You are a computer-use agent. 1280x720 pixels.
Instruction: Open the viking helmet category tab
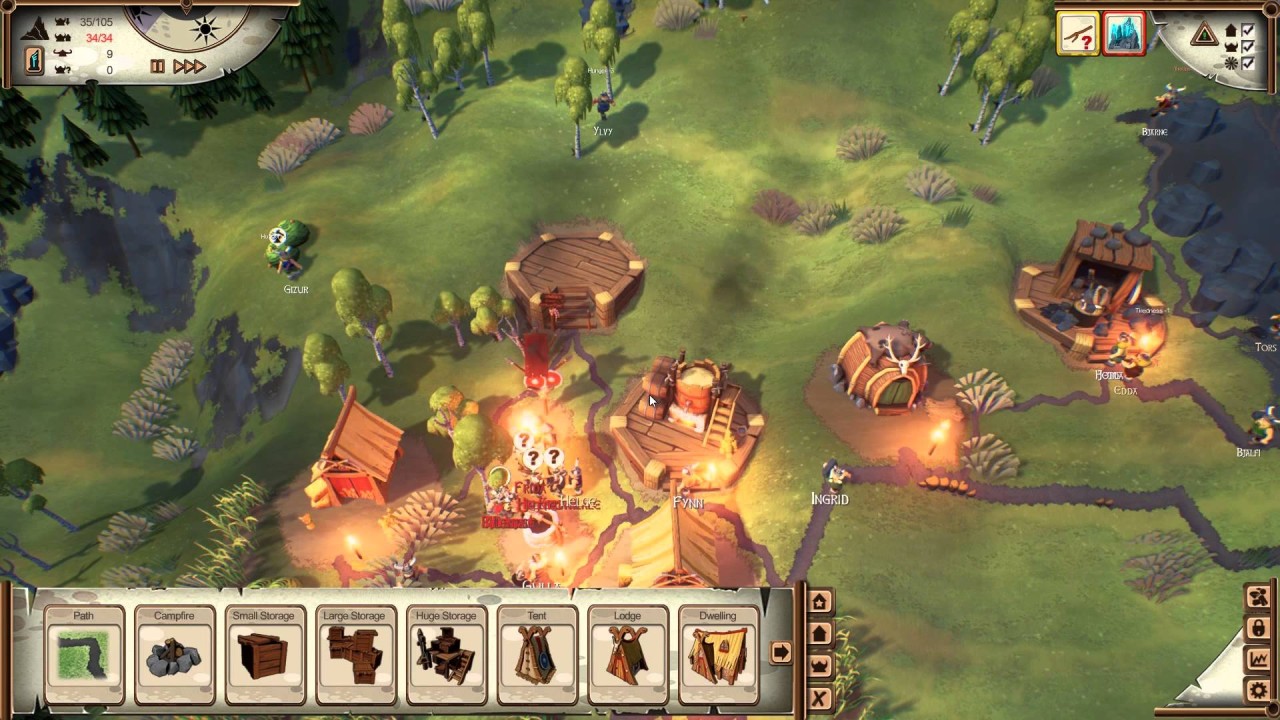[820, 665]
